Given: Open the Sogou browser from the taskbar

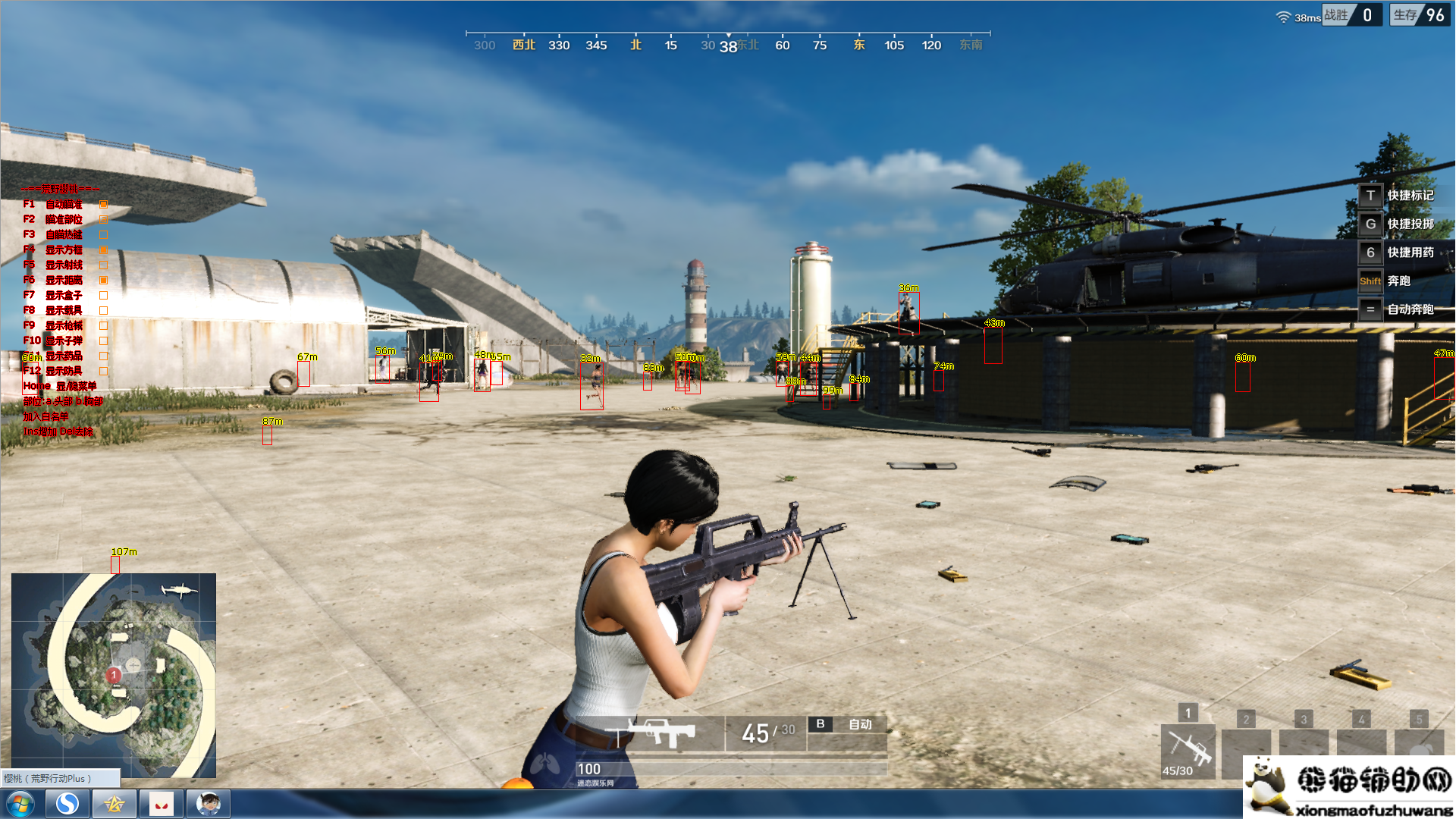Looking at the screenshot, I should pyautogui.click(x=67, y=804).
